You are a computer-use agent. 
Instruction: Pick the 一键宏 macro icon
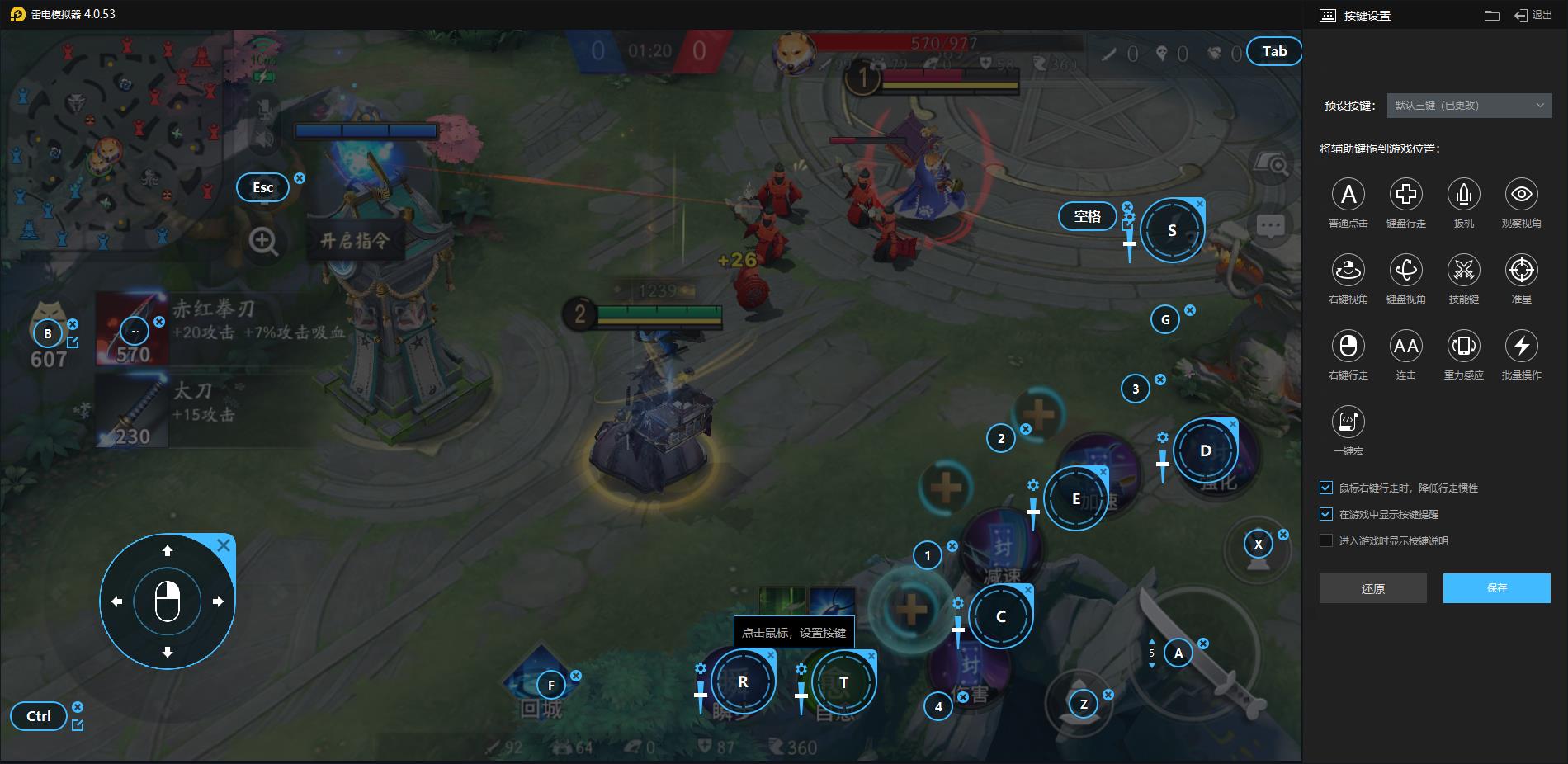[1348, 422]
